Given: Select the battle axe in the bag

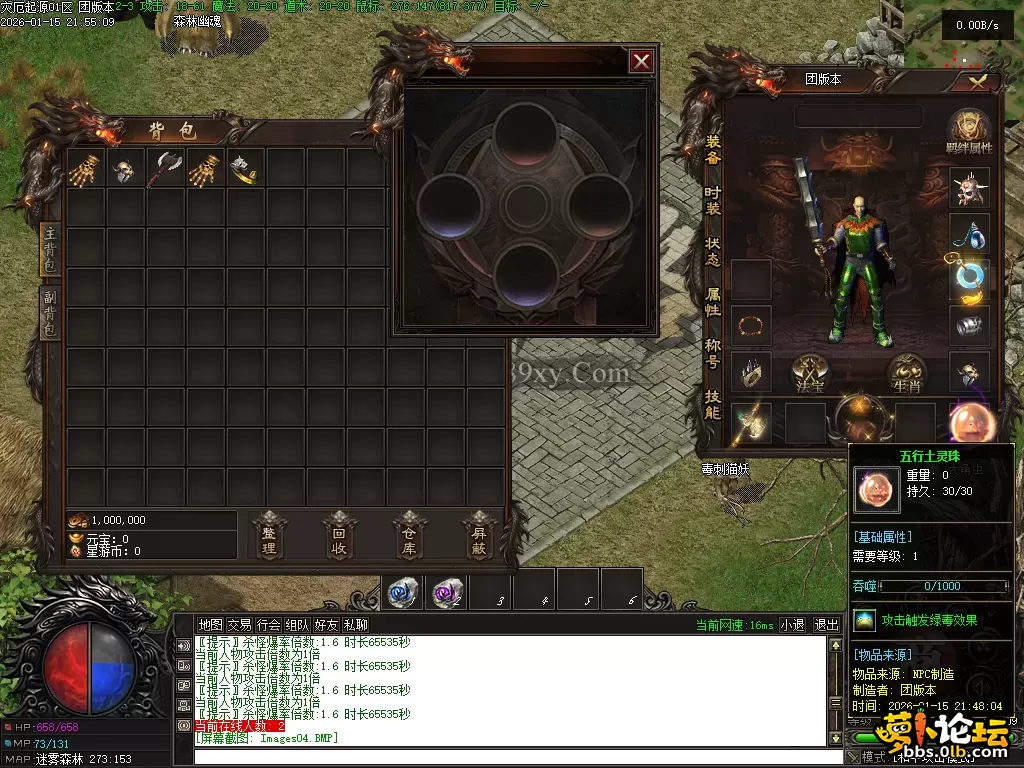Looking at the screenshot, I should [x=164, y=169].
